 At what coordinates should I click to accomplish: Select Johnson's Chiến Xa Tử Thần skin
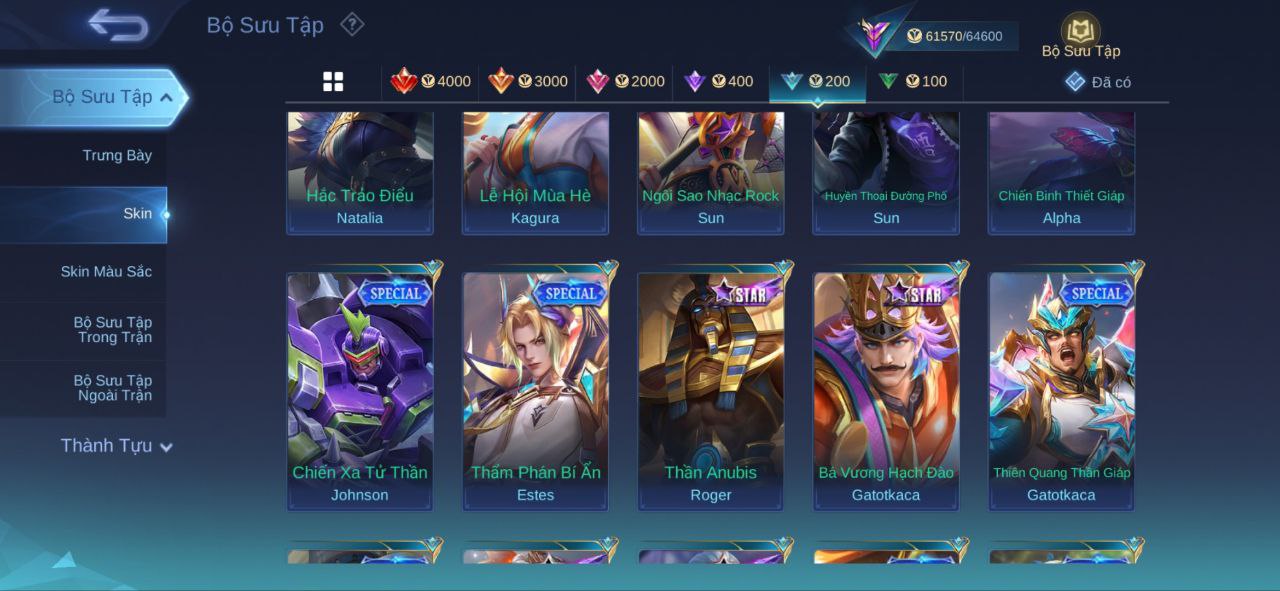point(360,390)
